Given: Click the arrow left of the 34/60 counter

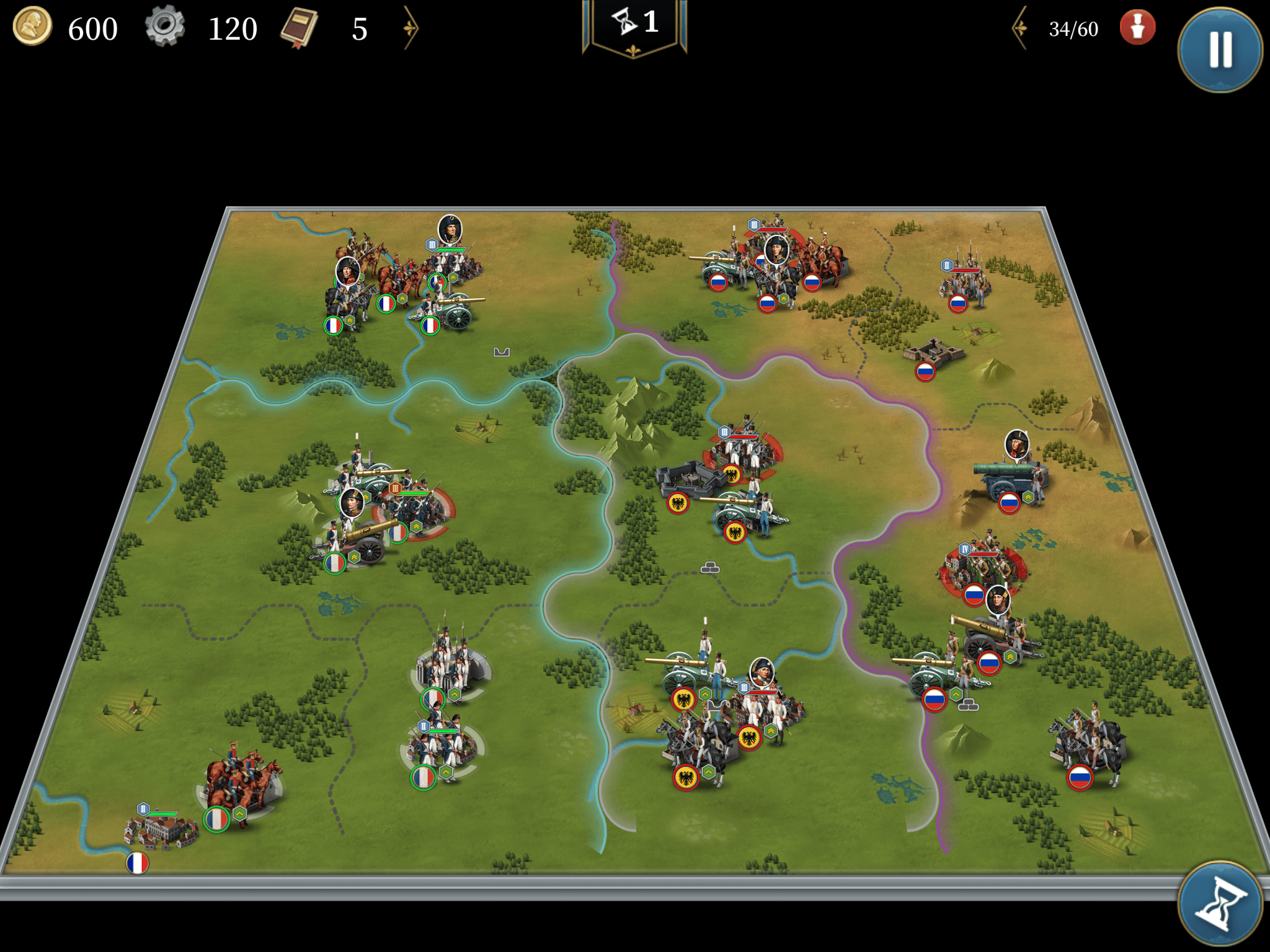Looking at the screenshot, I should pos(1020,28).
